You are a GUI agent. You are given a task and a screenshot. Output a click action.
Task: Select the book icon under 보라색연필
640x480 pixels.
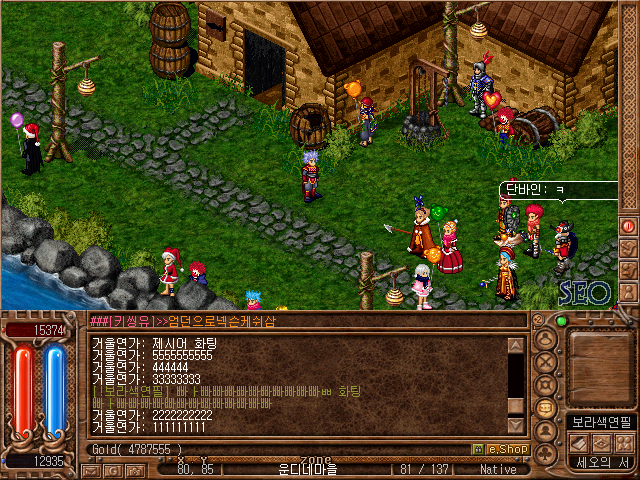point(577,442)
